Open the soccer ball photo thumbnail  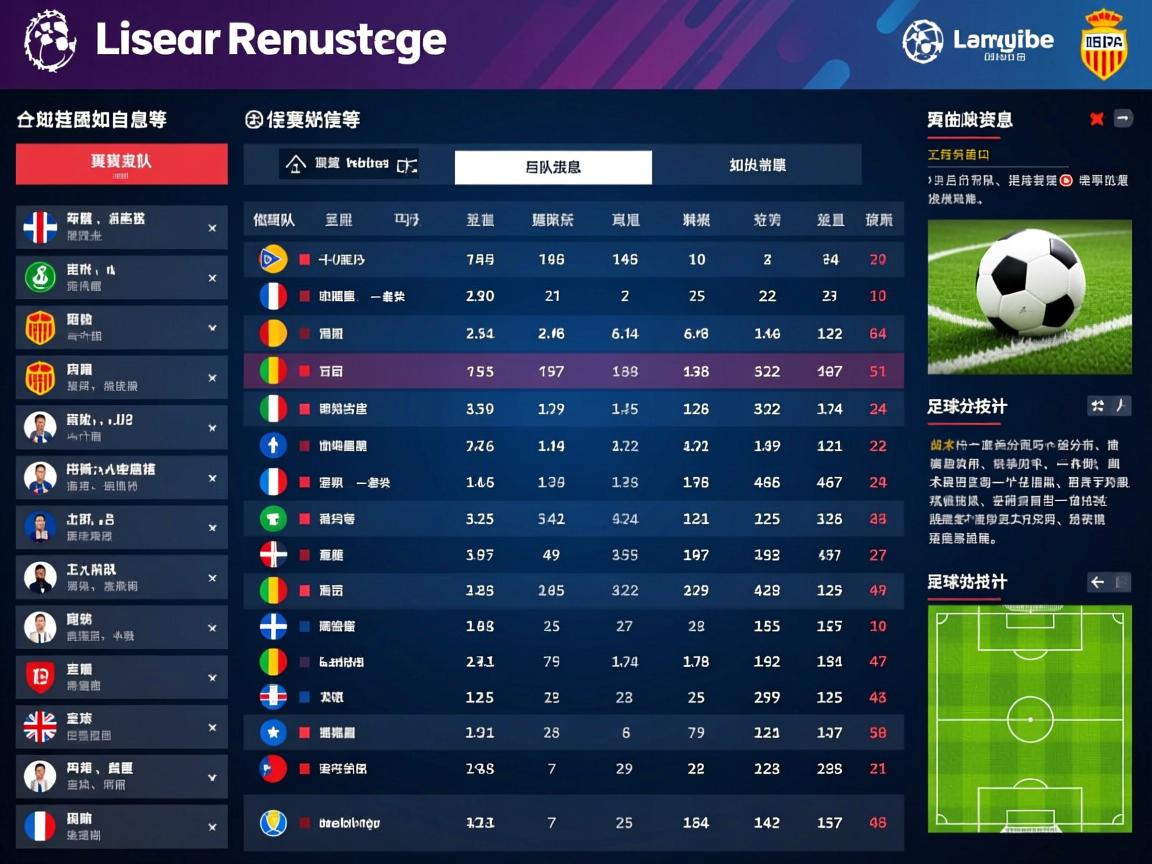point(1029,296)
